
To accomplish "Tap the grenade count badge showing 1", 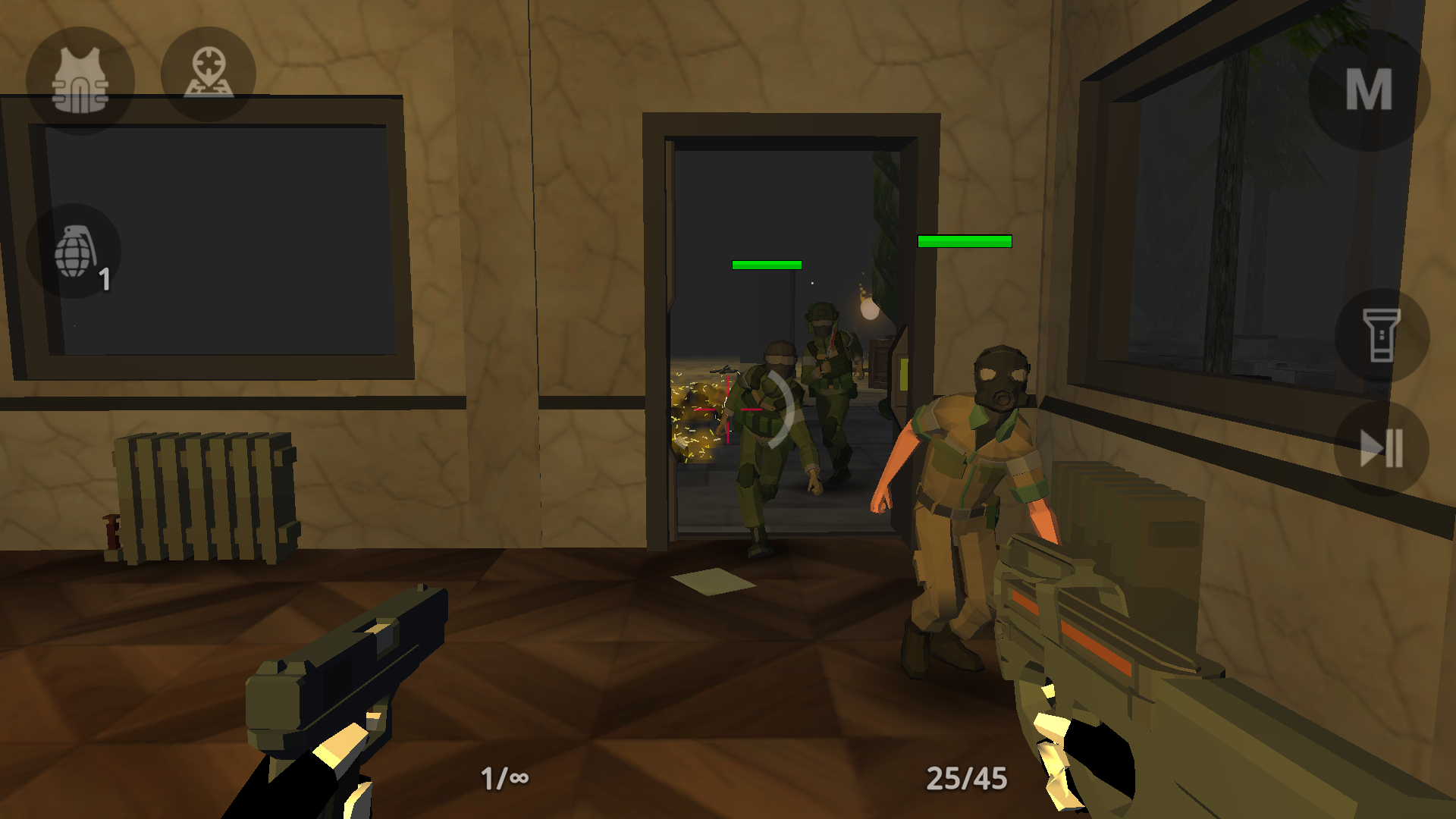I will pyautogui.click(x=105, y=279).
